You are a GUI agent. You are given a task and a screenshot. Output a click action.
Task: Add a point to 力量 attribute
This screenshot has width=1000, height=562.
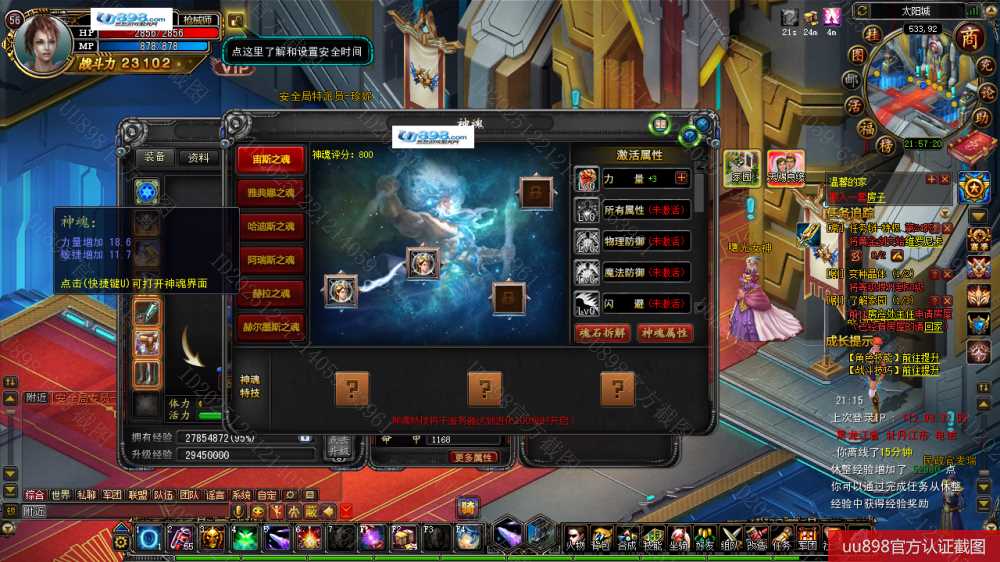[682, 178]
